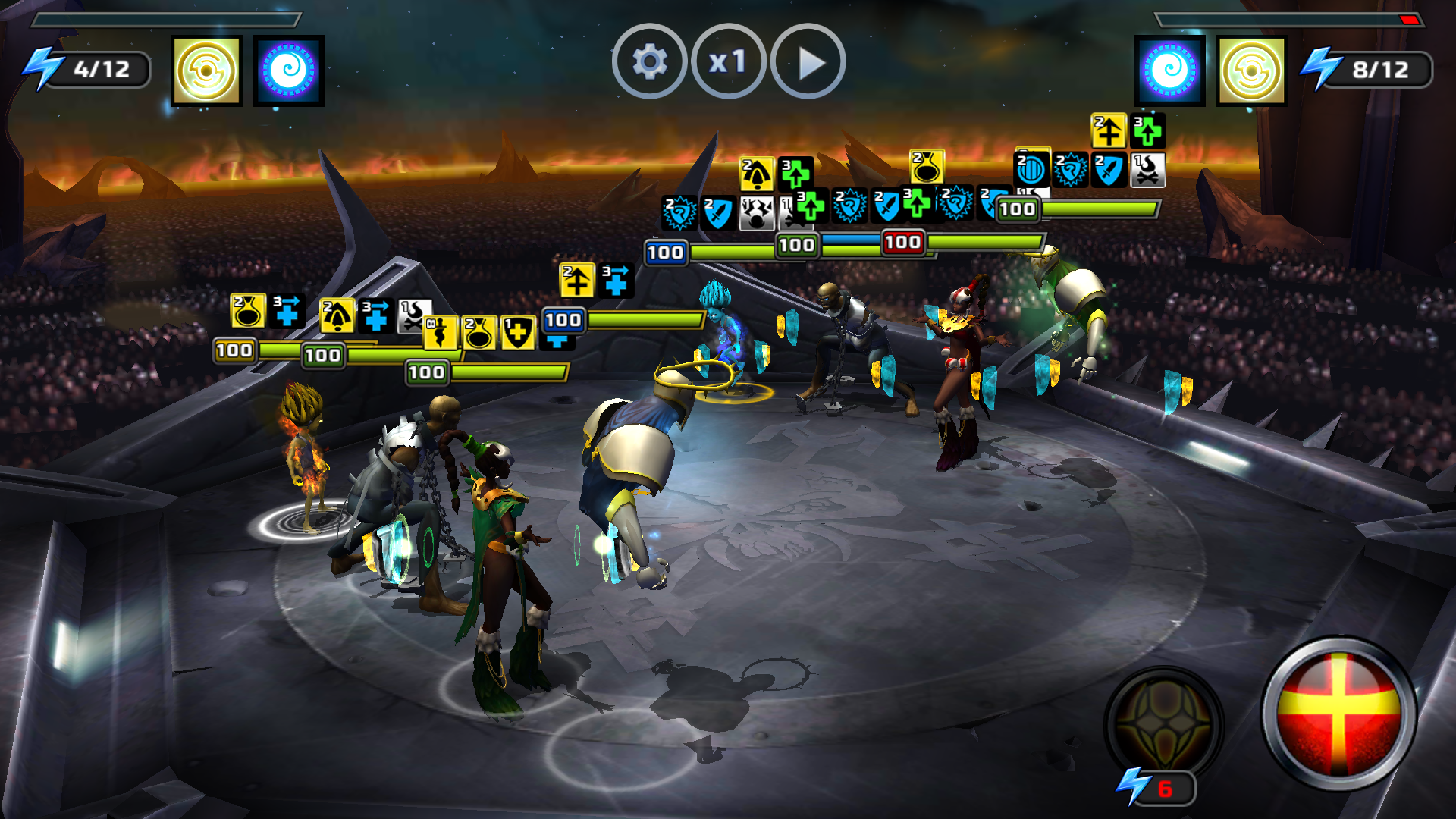Start auto-play with the play button
Viewport: 1456px width, 819px height.
[808, 61]
